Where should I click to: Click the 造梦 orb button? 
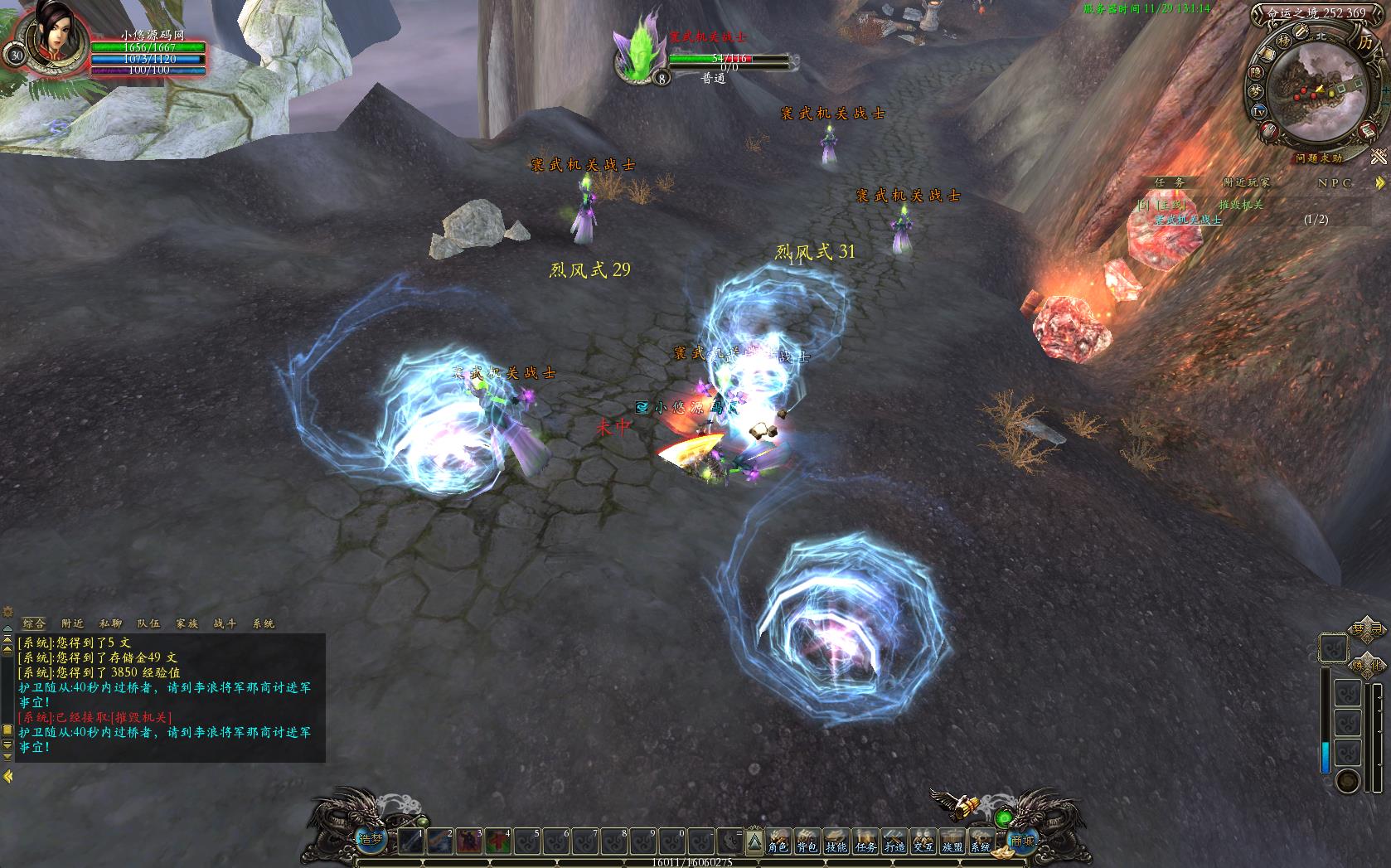point(371,839)
